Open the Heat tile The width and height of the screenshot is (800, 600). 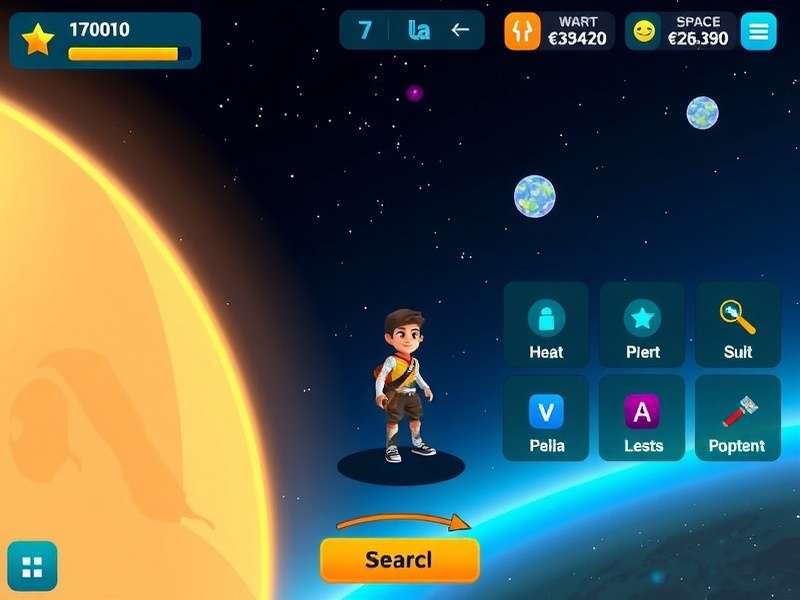pos(546,325)
